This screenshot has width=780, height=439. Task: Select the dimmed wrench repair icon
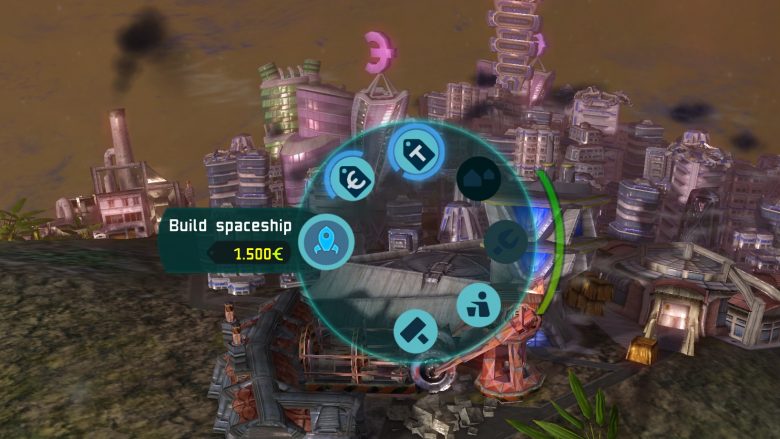pyautogui.click(x=506, y=241)
